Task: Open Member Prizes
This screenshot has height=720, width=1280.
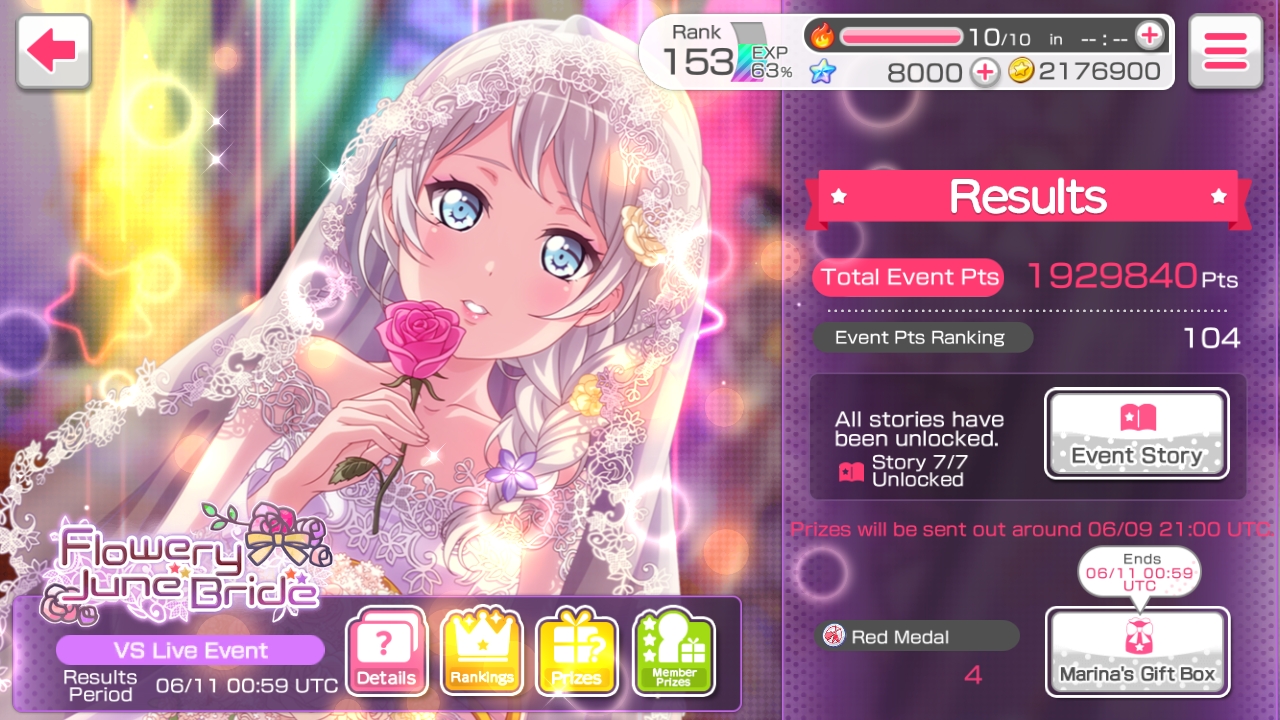Action: point(673,653)
